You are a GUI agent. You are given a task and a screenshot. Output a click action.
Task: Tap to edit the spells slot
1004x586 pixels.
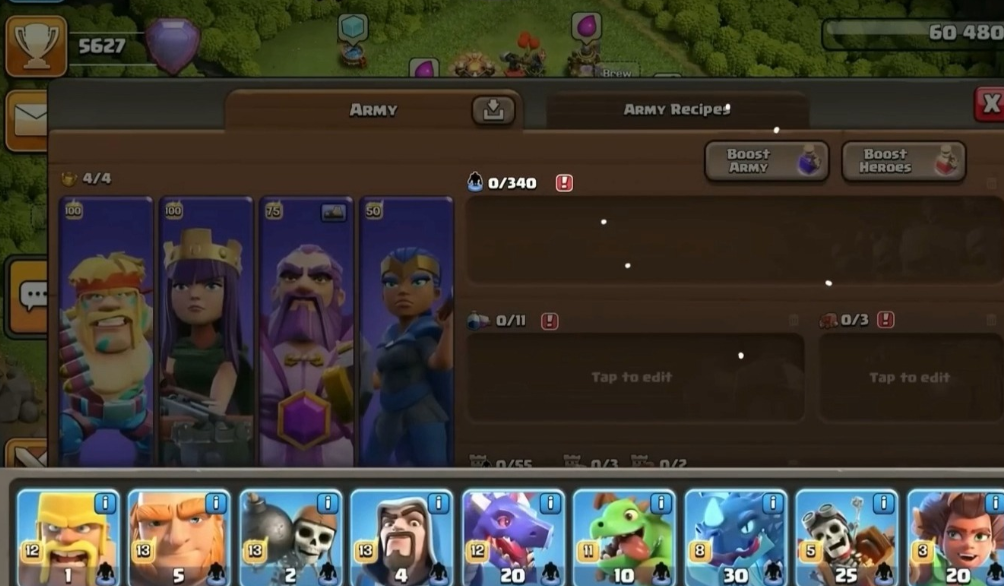(635, 377)
